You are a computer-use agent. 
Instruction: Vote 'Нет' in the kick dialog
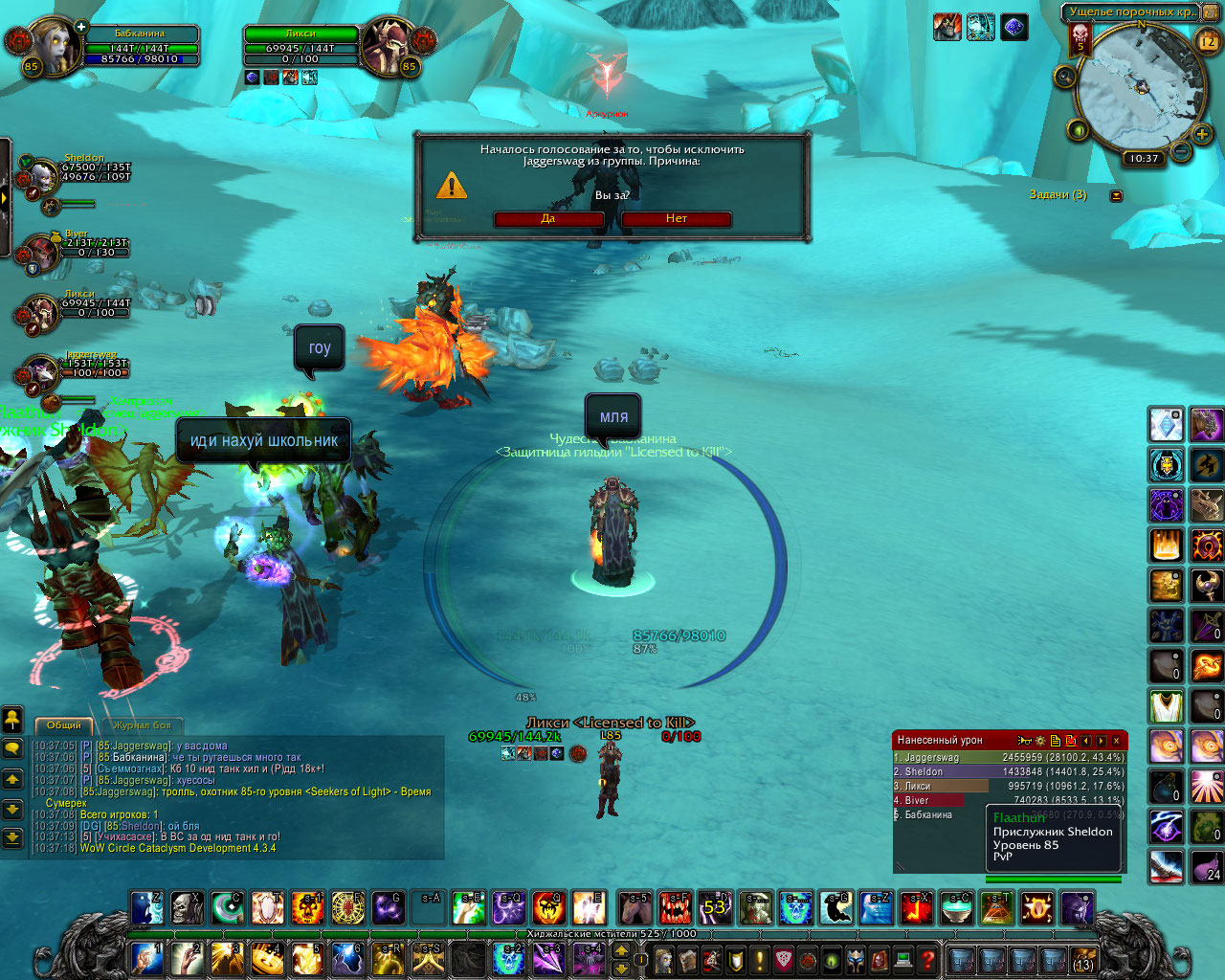677,219
